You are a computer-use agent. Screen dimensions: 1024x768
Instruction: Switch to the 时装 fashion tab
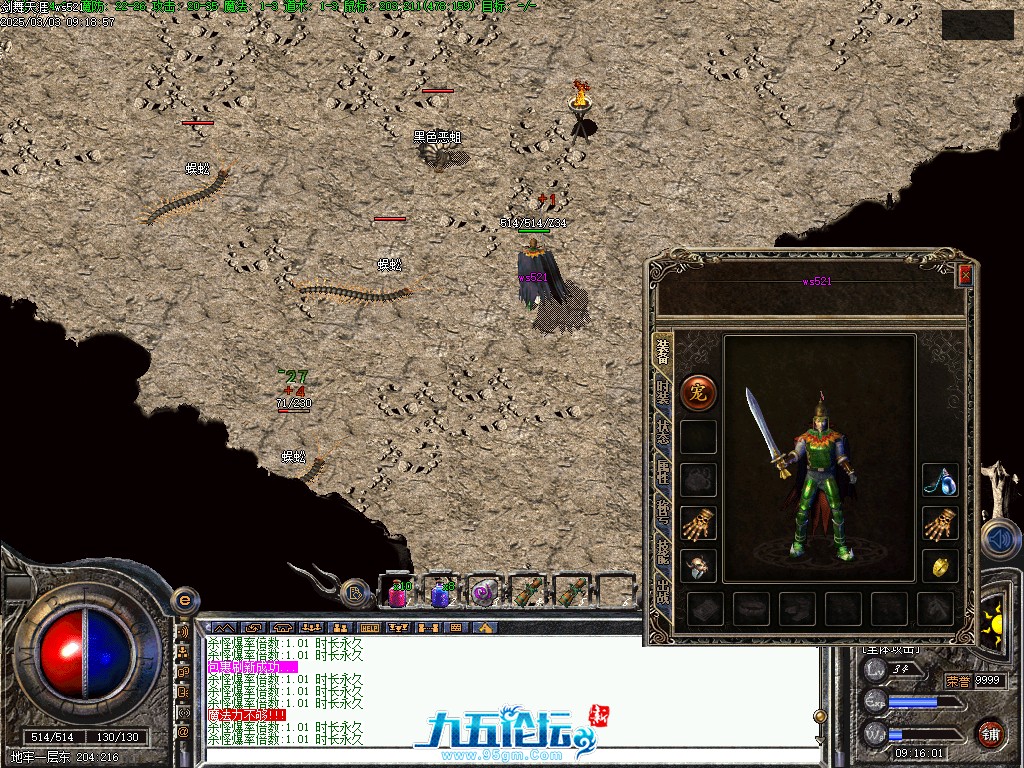662,392
